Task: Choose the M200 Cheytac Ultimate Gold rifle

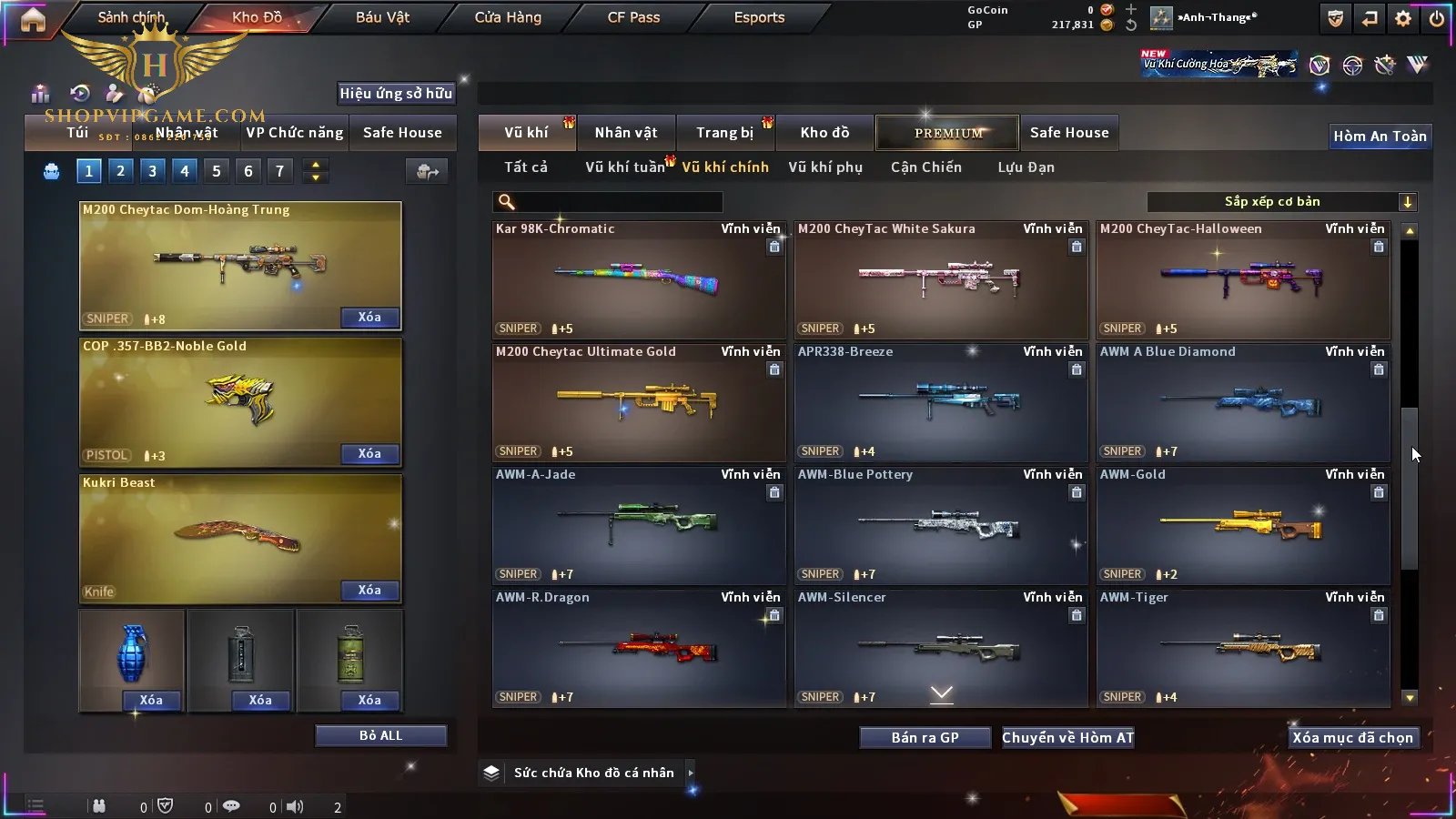Action: pos(638,403)
